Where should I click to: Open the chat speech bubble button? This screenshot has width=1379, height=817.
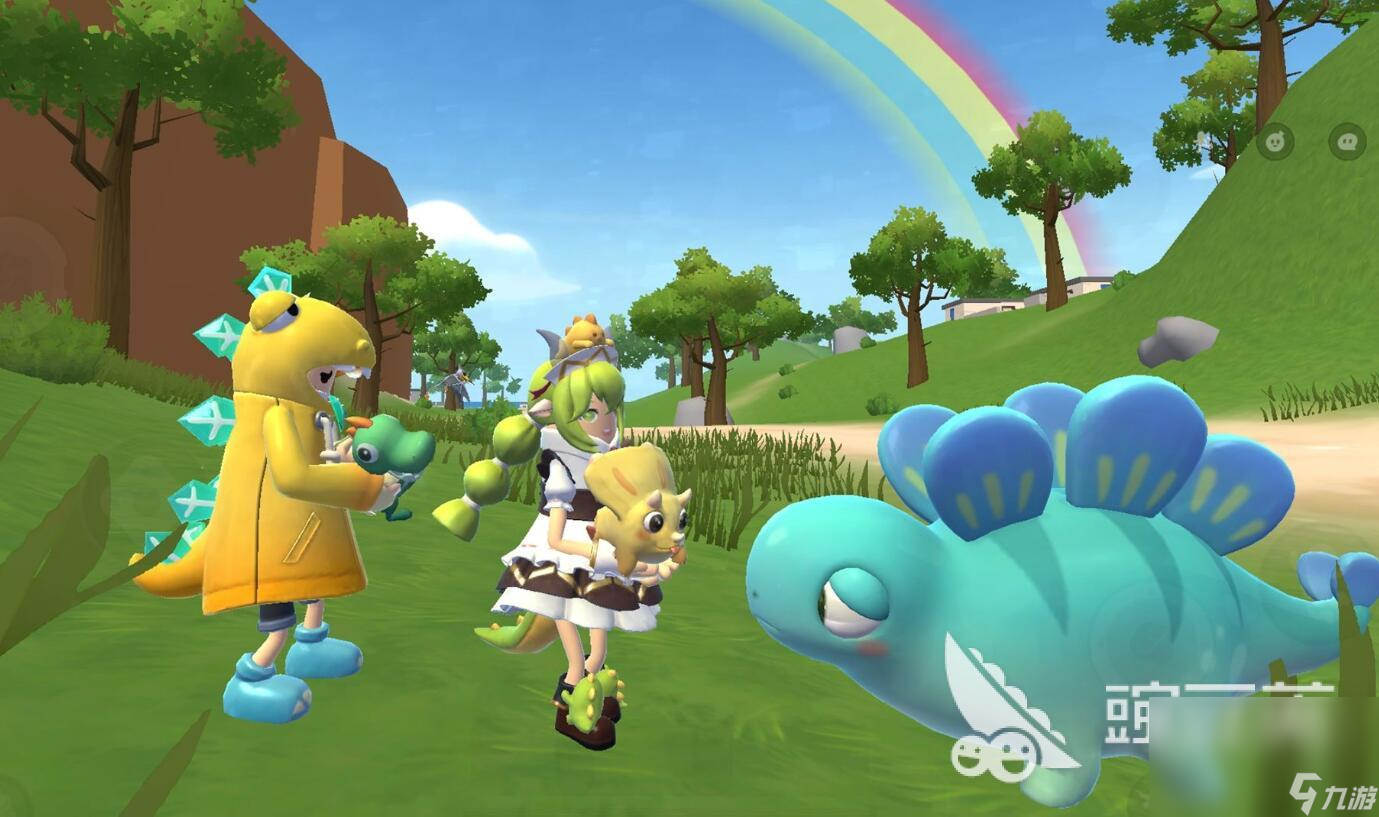1346,142
